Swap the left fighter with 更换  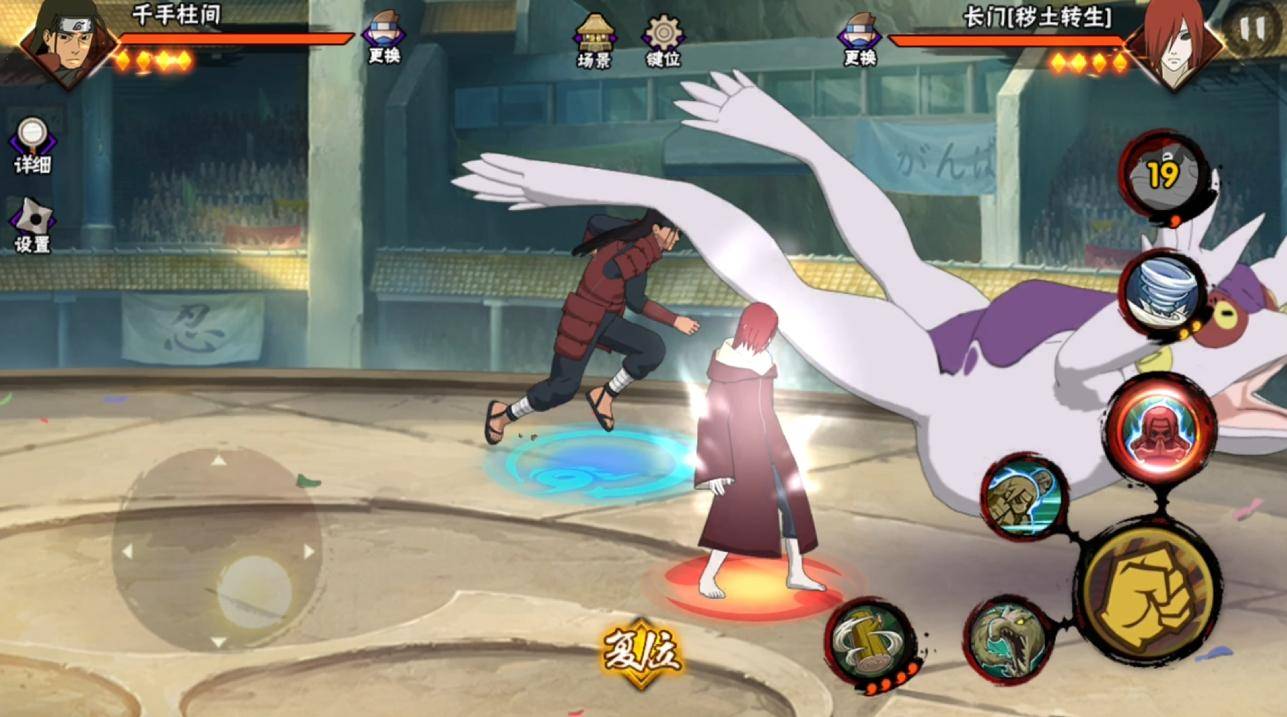click(384, 37)
